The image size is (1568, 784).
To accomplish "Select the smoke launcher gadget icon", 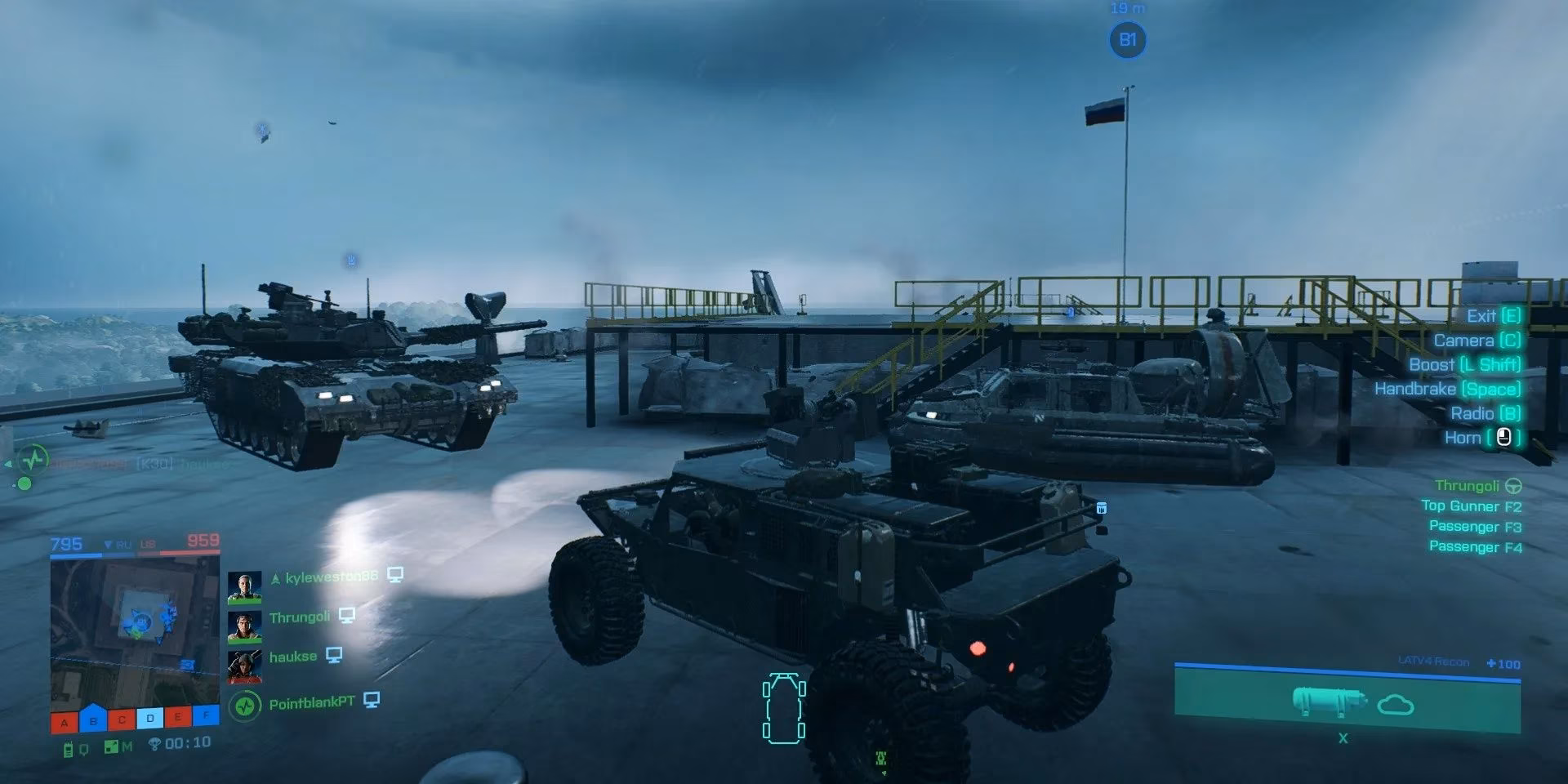I will point(1328,702).
